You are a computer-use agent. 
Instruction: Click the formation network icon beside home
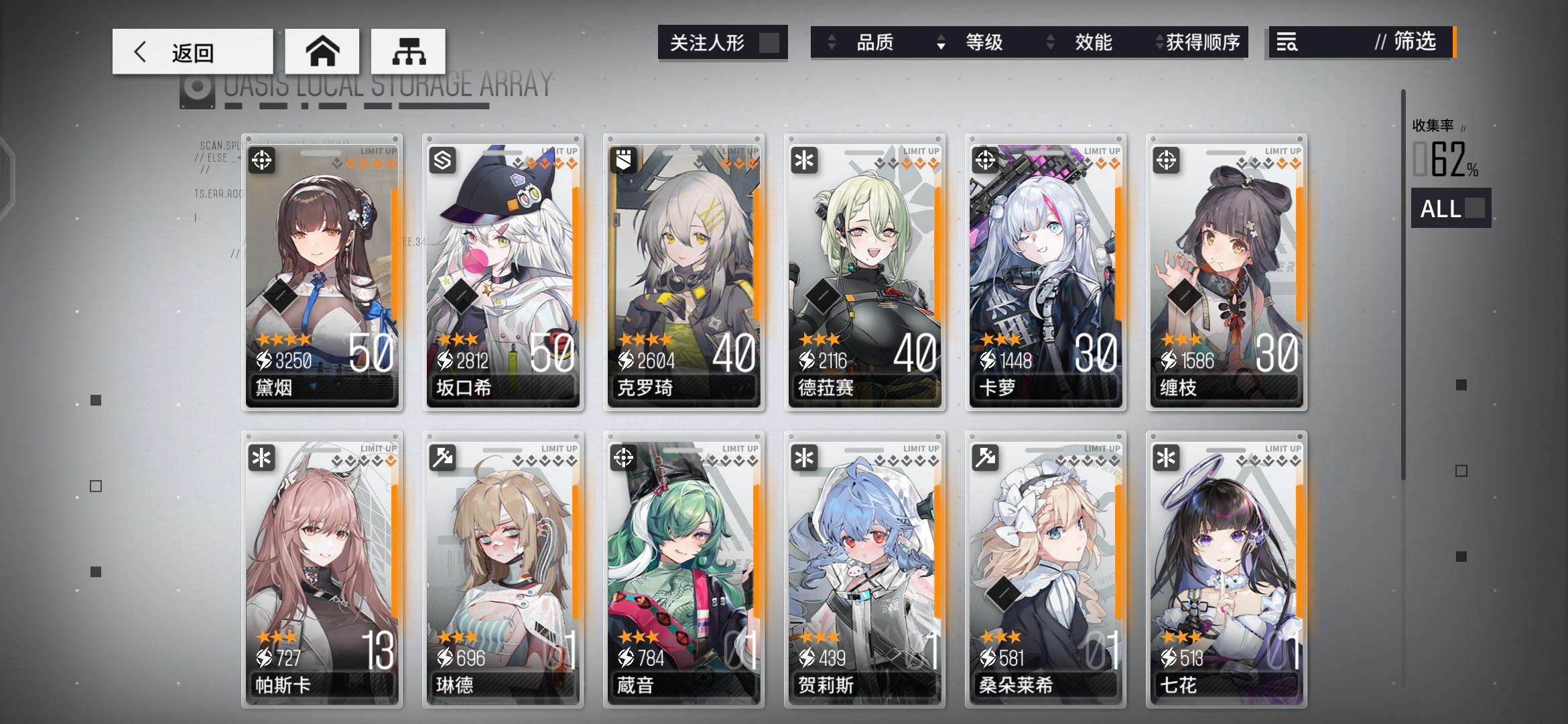click(x=407, y=51)
